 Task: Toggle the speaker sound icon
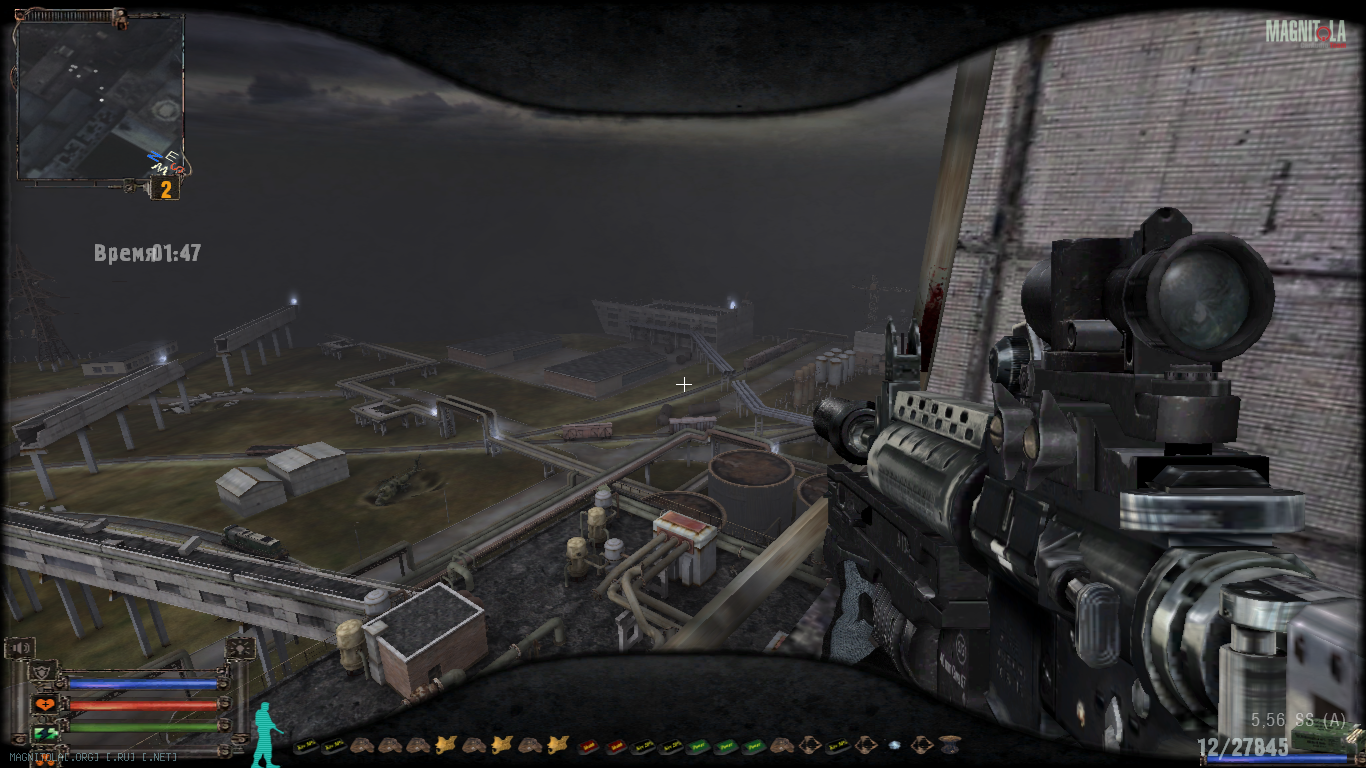pyautogui.click(x=19, y=649)
